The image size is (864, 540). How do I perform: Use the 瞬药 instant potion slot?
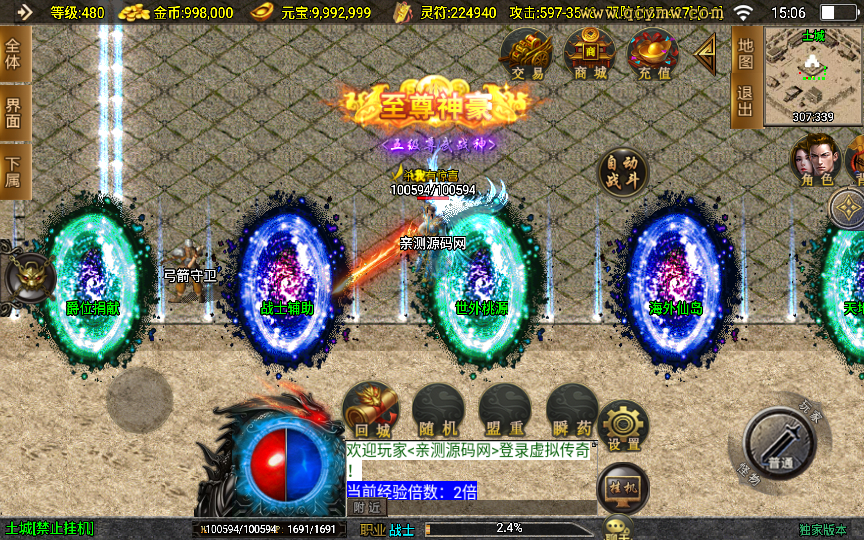571,410
